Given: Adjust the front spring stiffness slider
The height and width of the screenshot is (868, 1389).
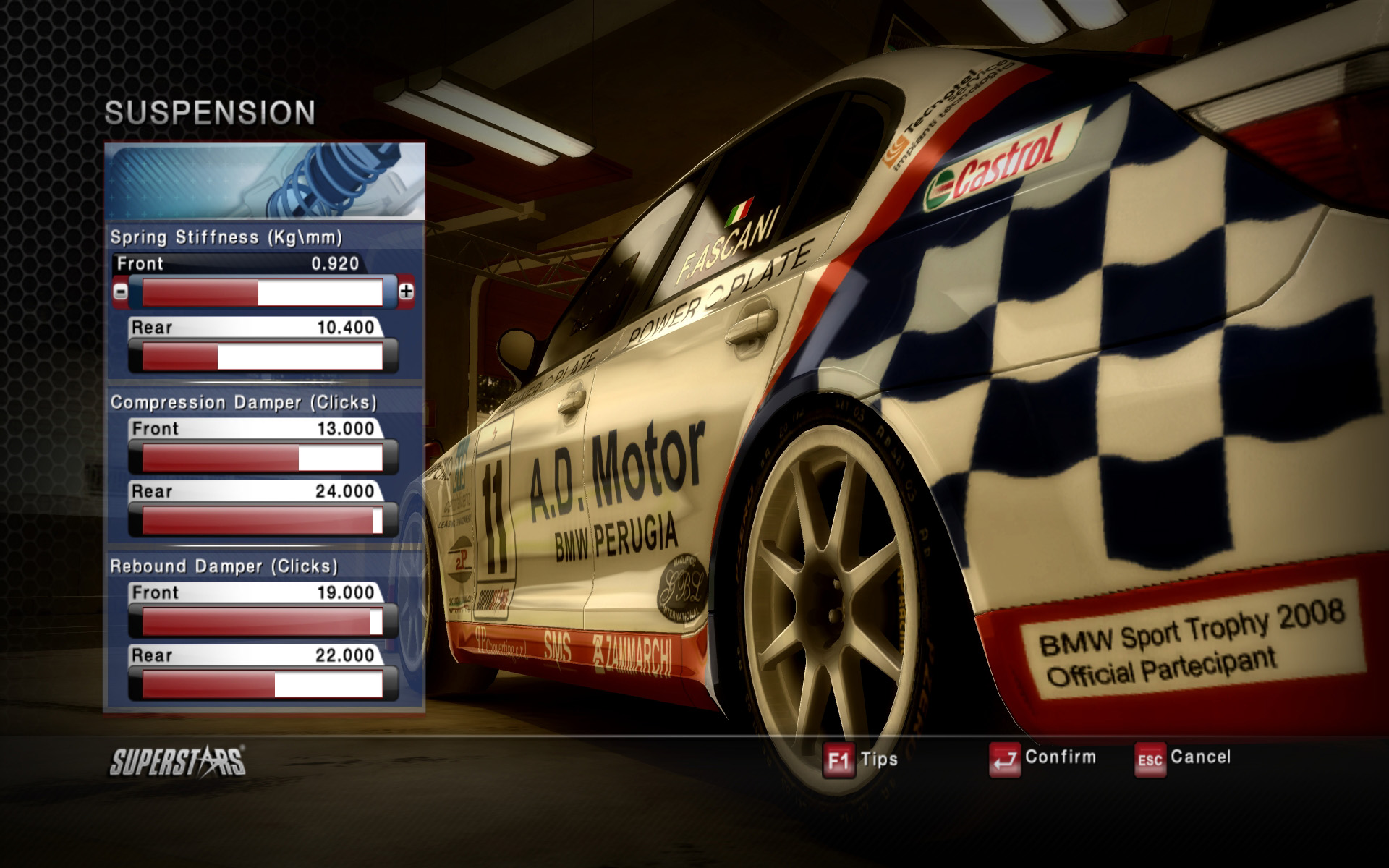Looking at the screenshot, I should [263, 292].
